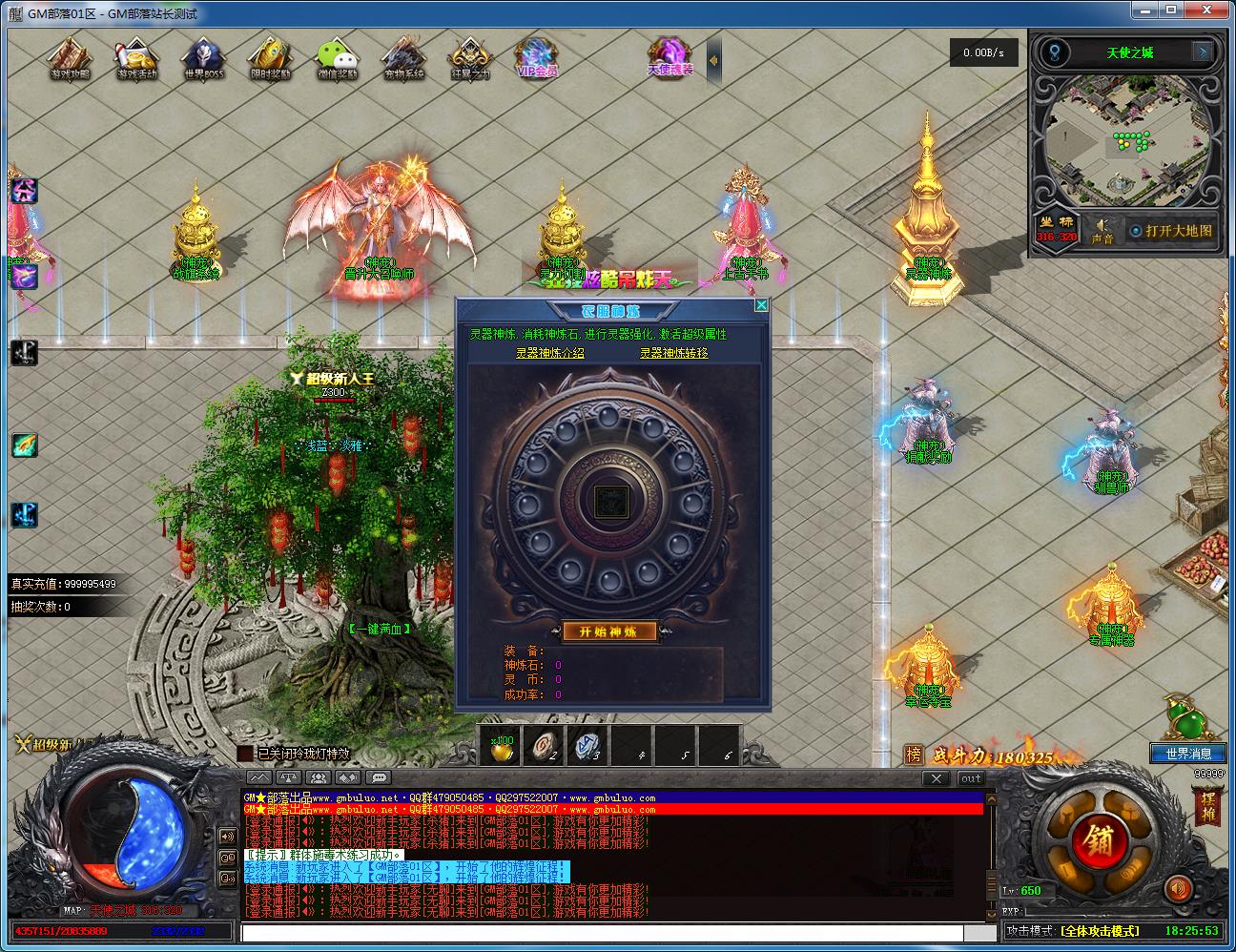Open the 灵器神炼介绍 link
Screen dimensions: 1236x952
tap(550, 353)
